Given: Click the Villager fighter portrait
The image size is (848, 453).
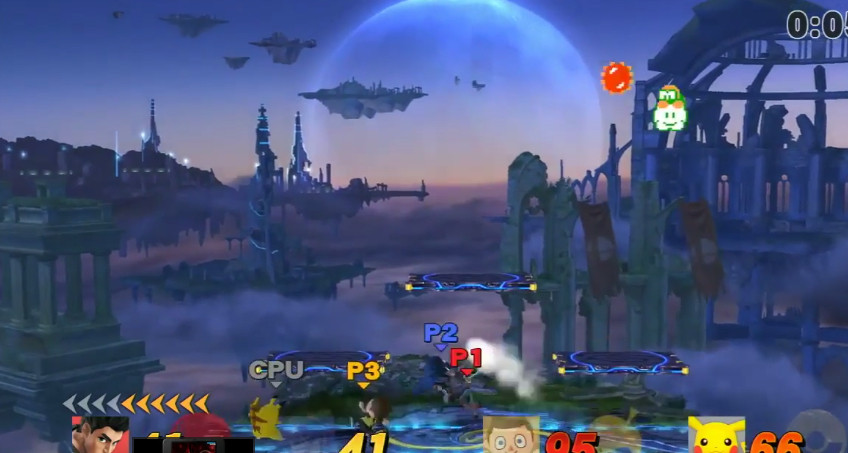Looking at the screenshot, I should coord(510,436).
